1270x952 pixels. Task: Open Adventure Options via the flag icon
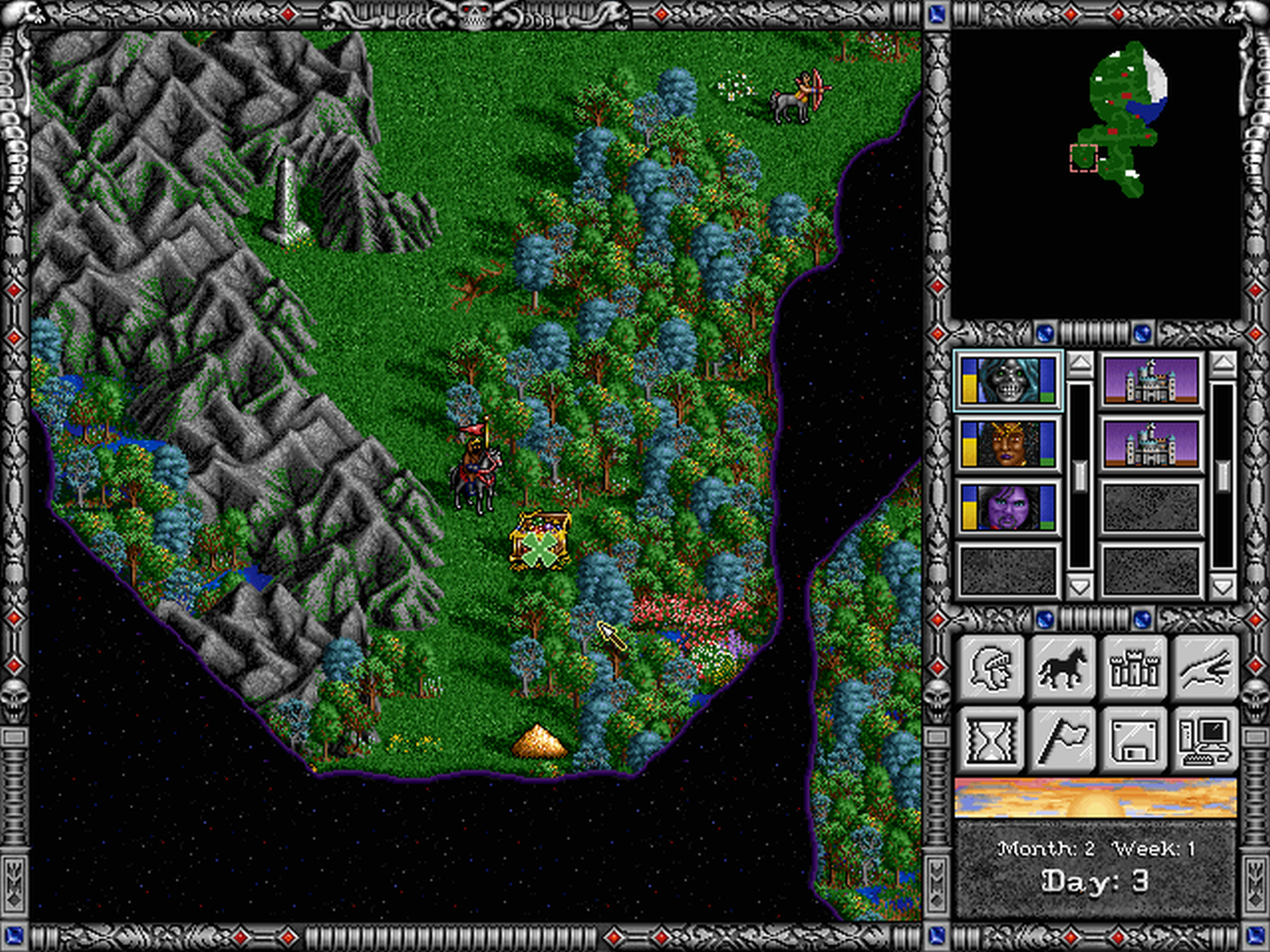click(x=1062, y=739)
